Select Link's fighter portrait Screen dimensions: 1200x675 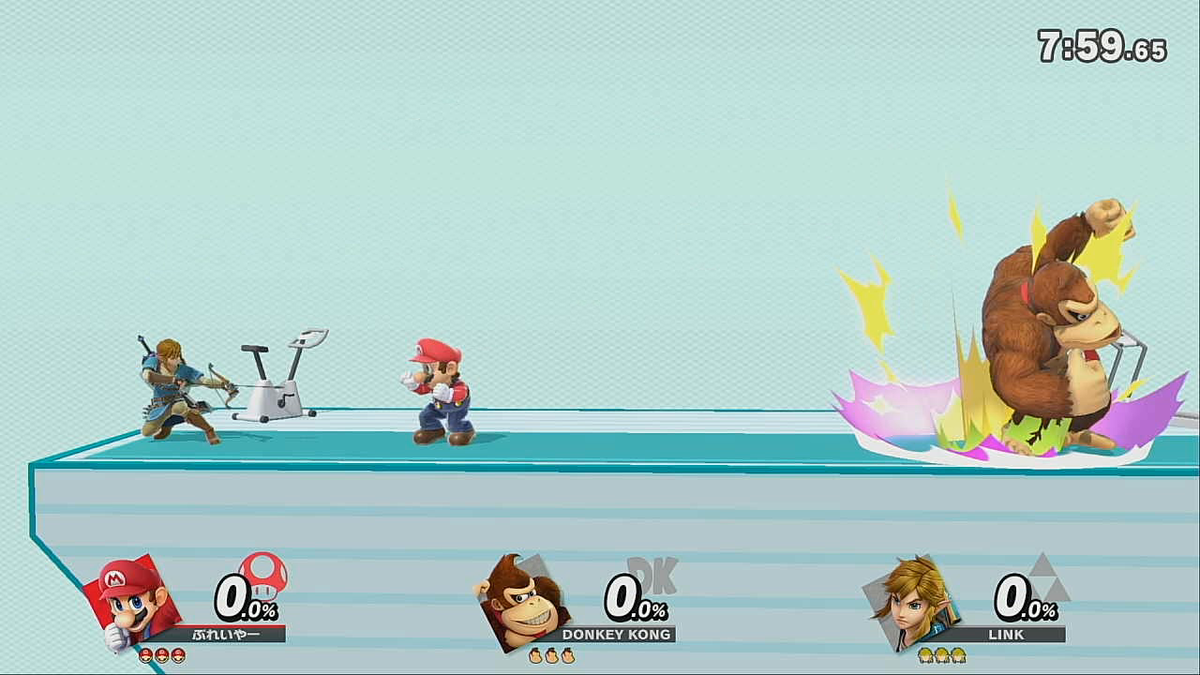pyautogui.click(x=910, y=603)
